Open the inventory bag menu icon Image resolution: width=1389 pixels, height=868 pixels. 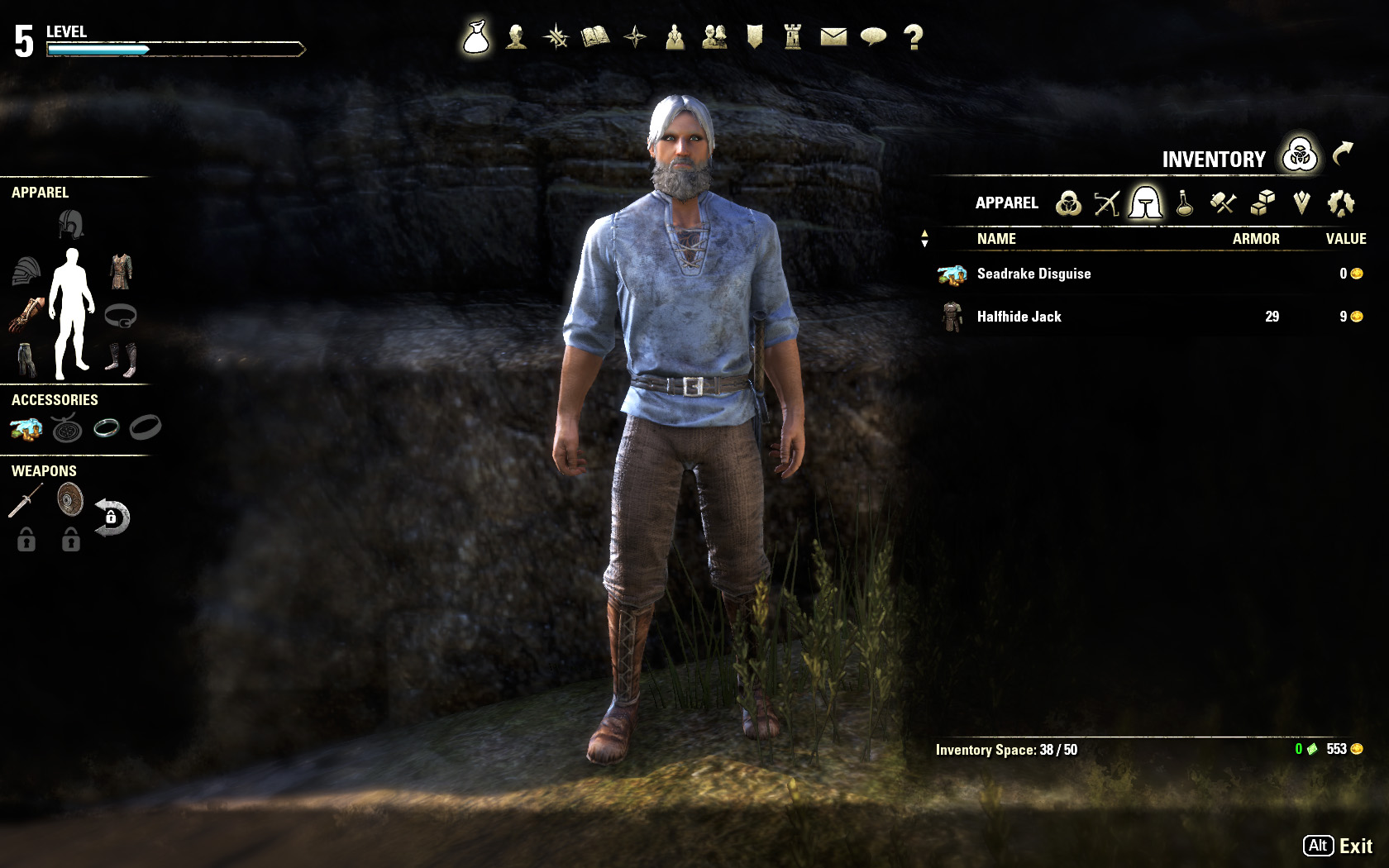pyautogui.click(x=476, y=37)
